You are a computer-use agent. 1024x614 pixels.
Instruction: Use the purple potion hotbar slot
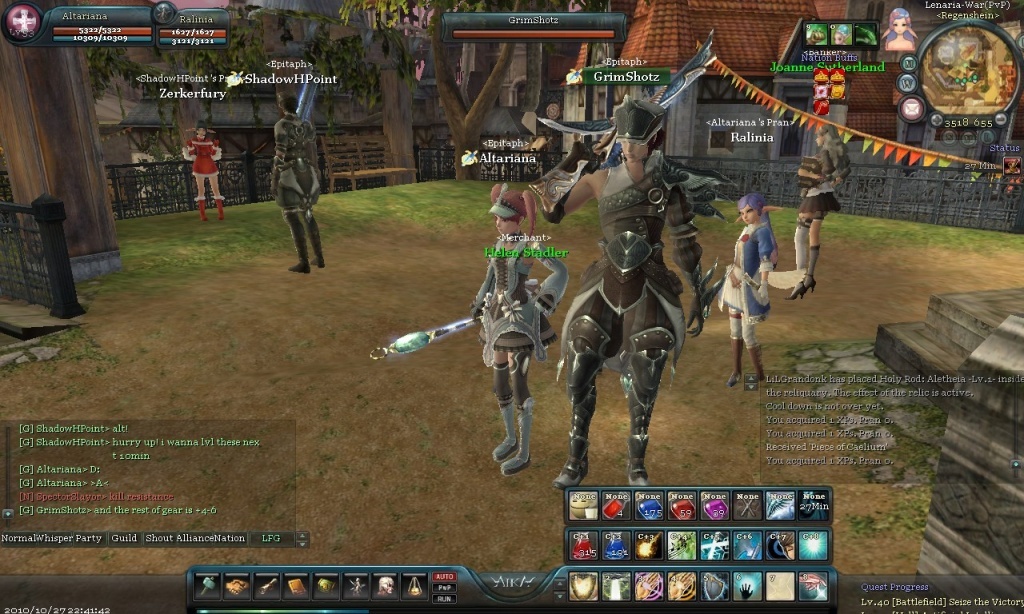pyautogui.click(x=714, y=507)
